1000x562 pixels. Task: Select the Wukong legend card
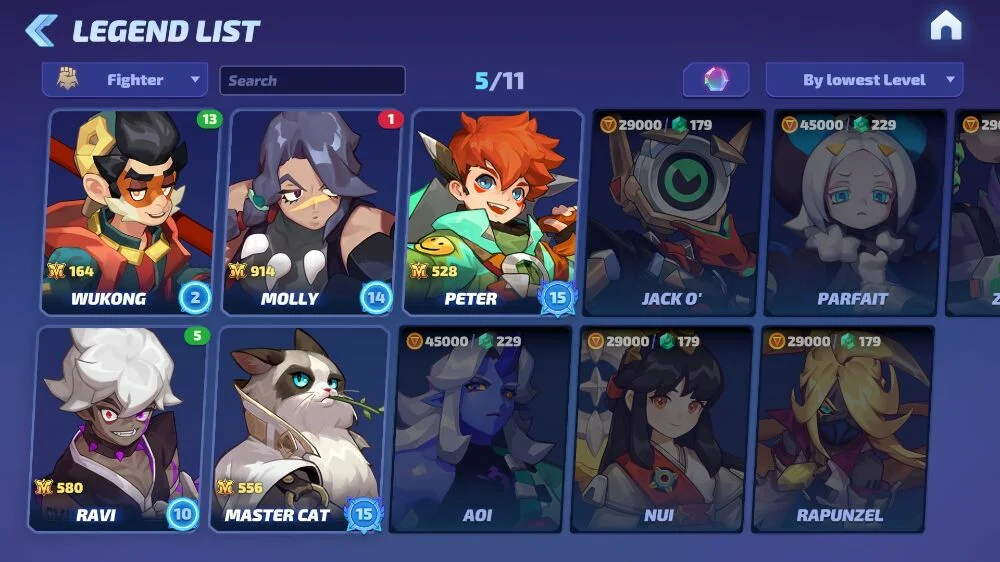point(126,212)
